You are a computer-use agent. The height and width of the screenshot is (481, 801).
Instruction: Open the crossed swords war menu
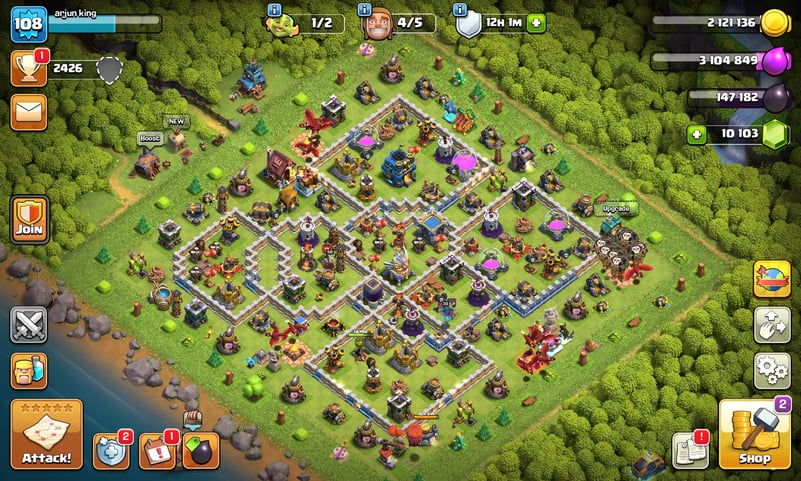[x=29, y=325]
